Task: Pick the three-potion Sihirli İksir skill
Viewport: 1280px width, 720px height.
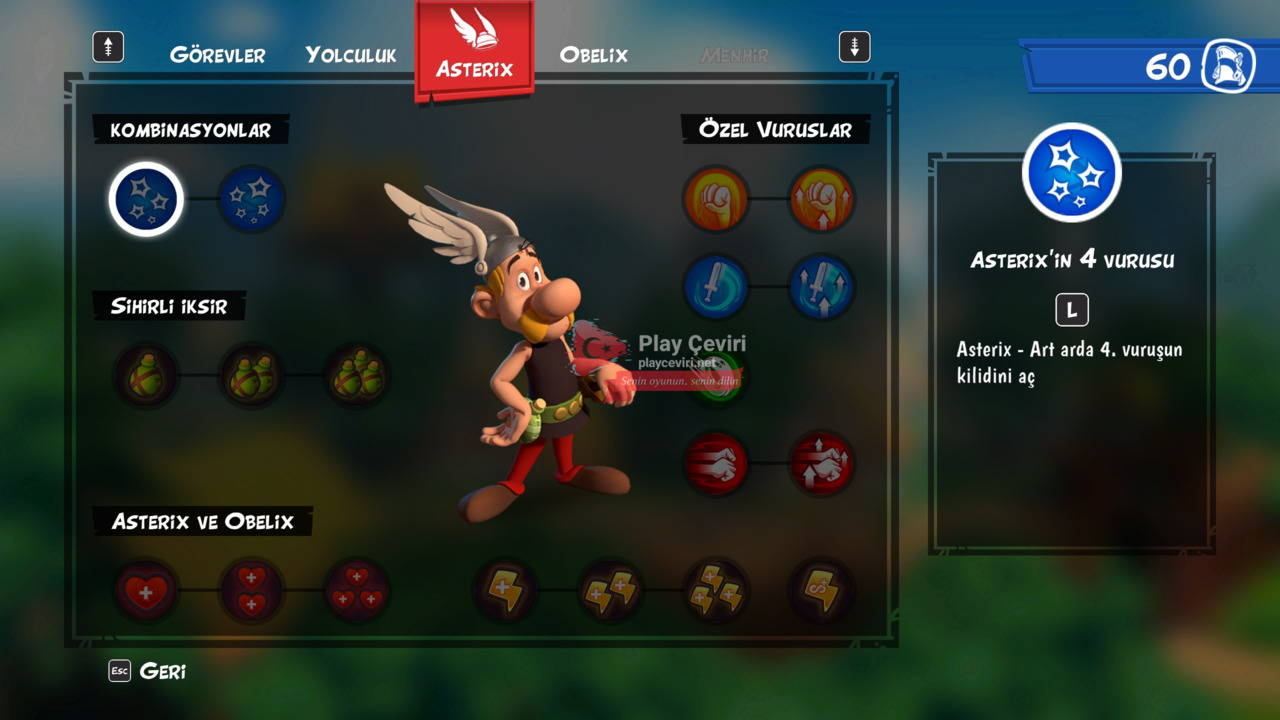Action: click(358, 376)
